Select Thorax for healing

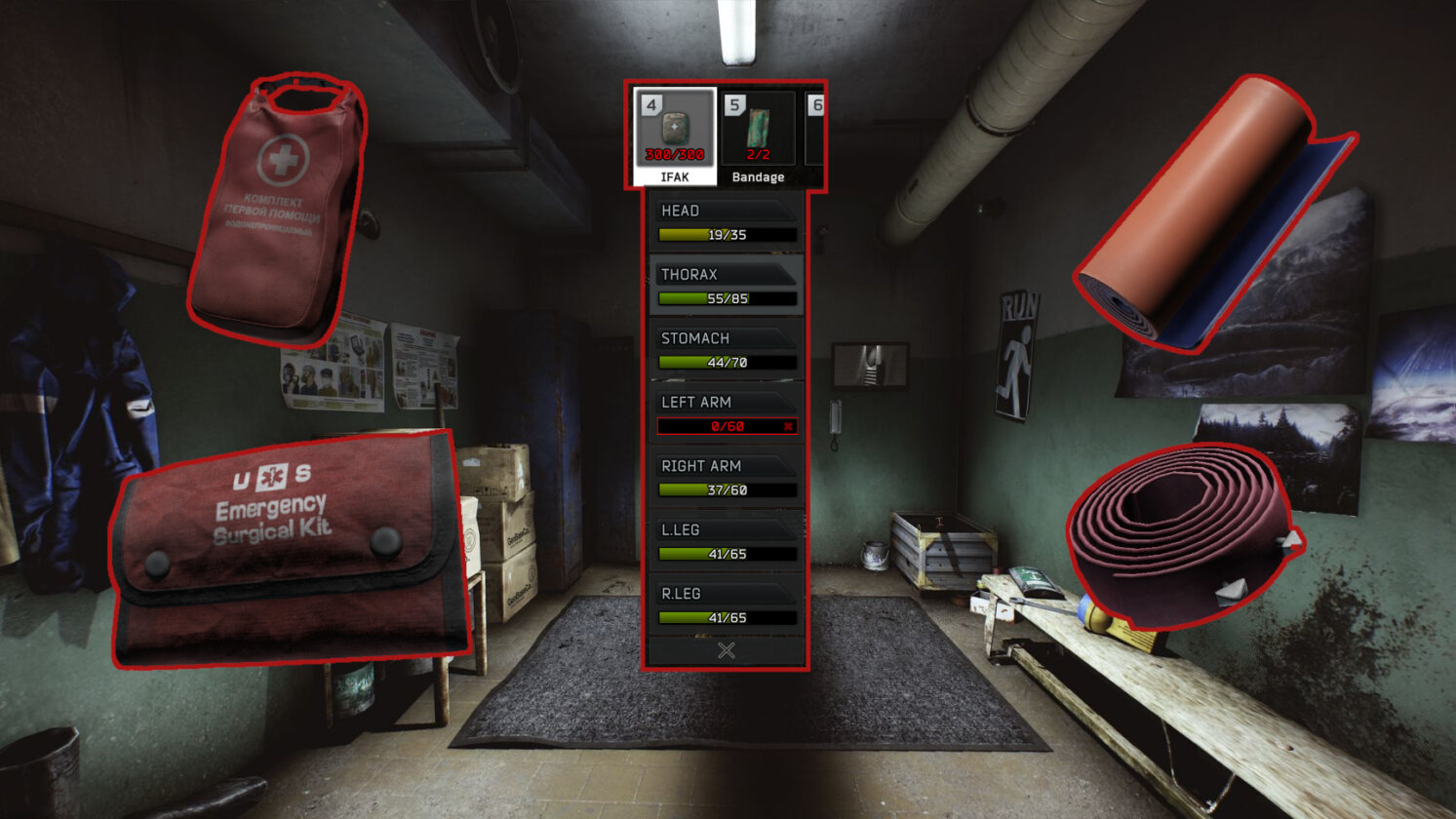coord(727,286)
